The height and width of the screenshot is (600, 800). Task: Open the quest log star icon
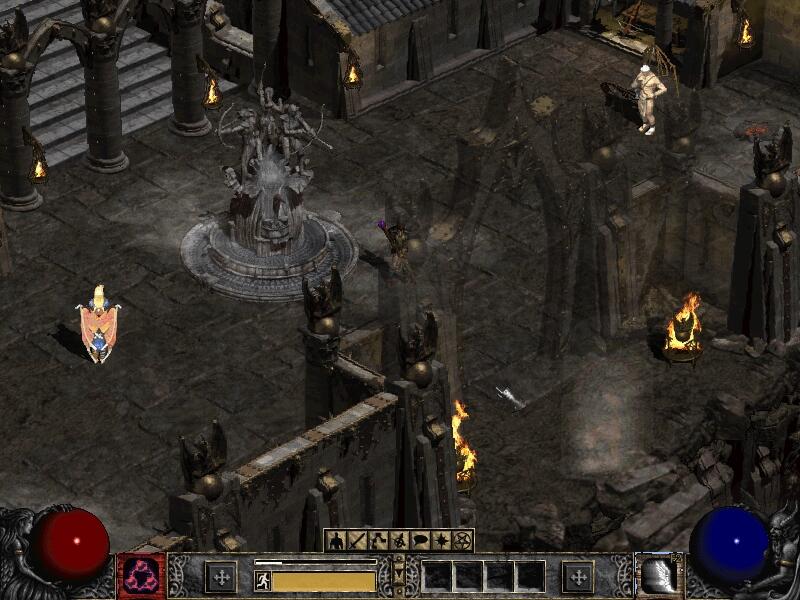tap(441, 541)
